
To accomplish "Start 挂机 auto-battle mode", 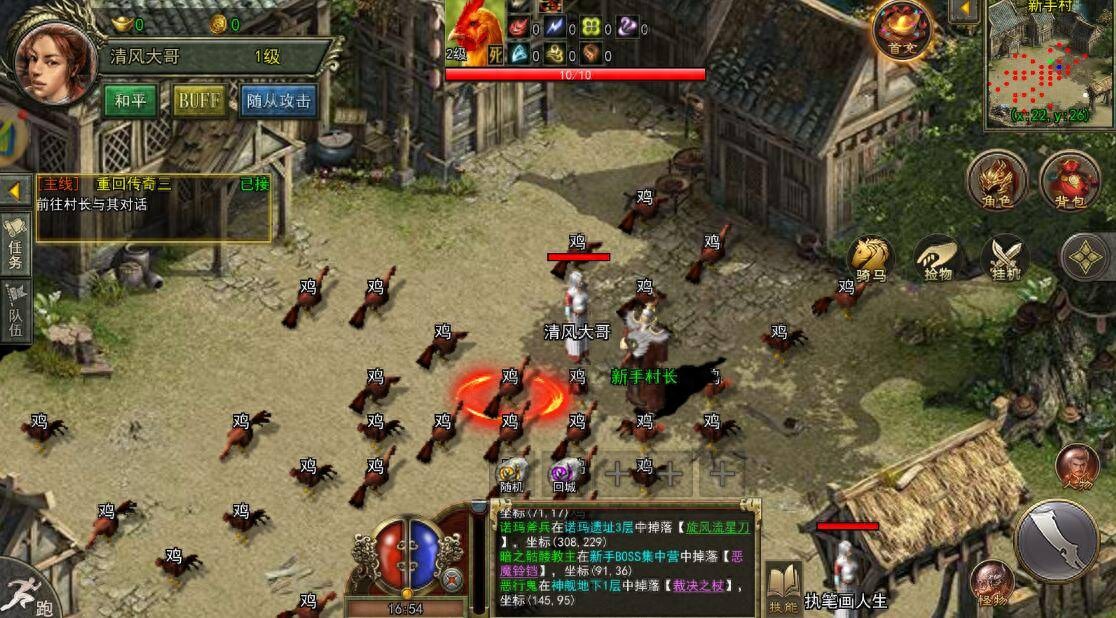I will [1005, 258].
